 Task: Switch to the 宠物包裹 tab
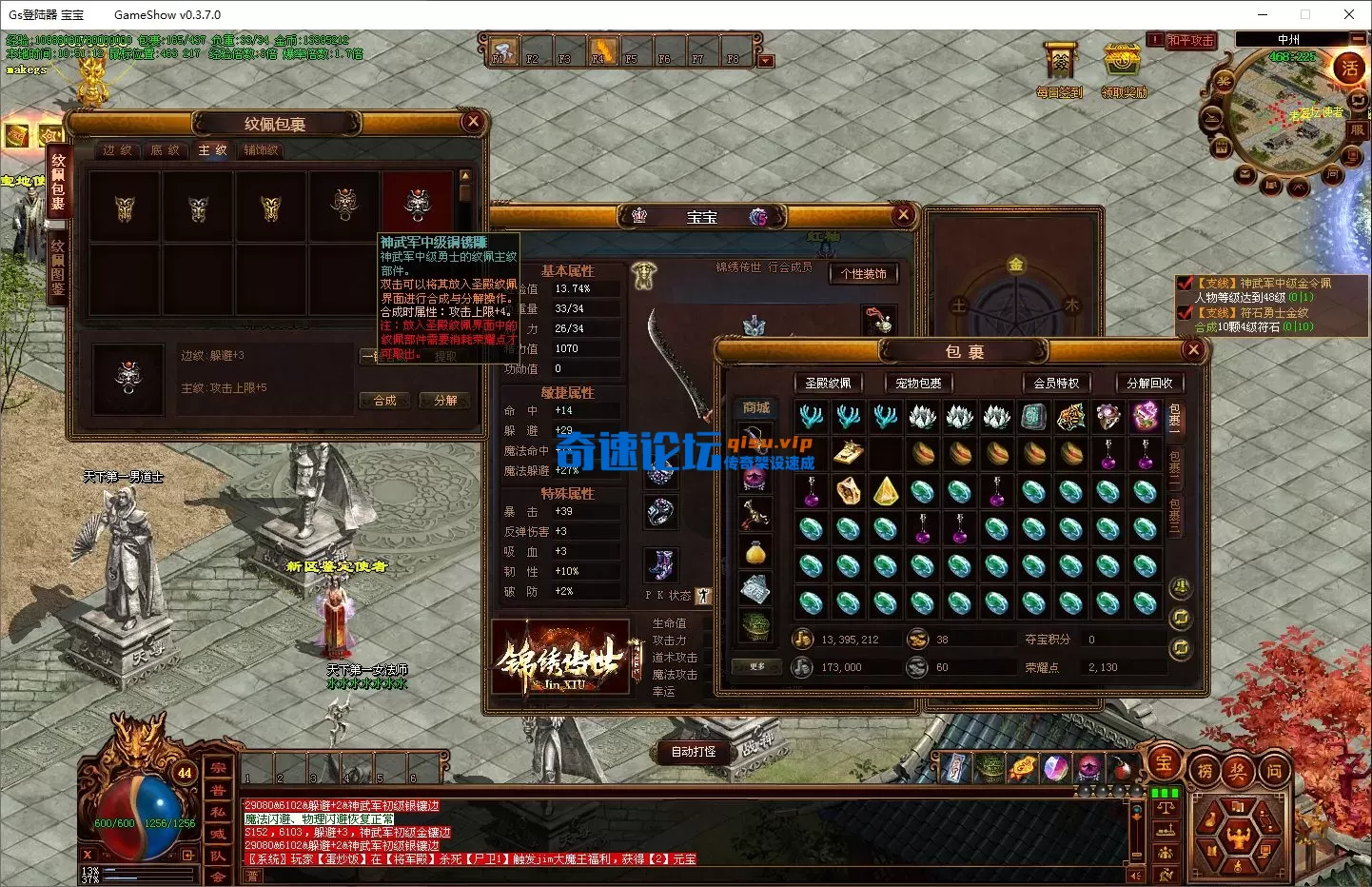point(917,383)
